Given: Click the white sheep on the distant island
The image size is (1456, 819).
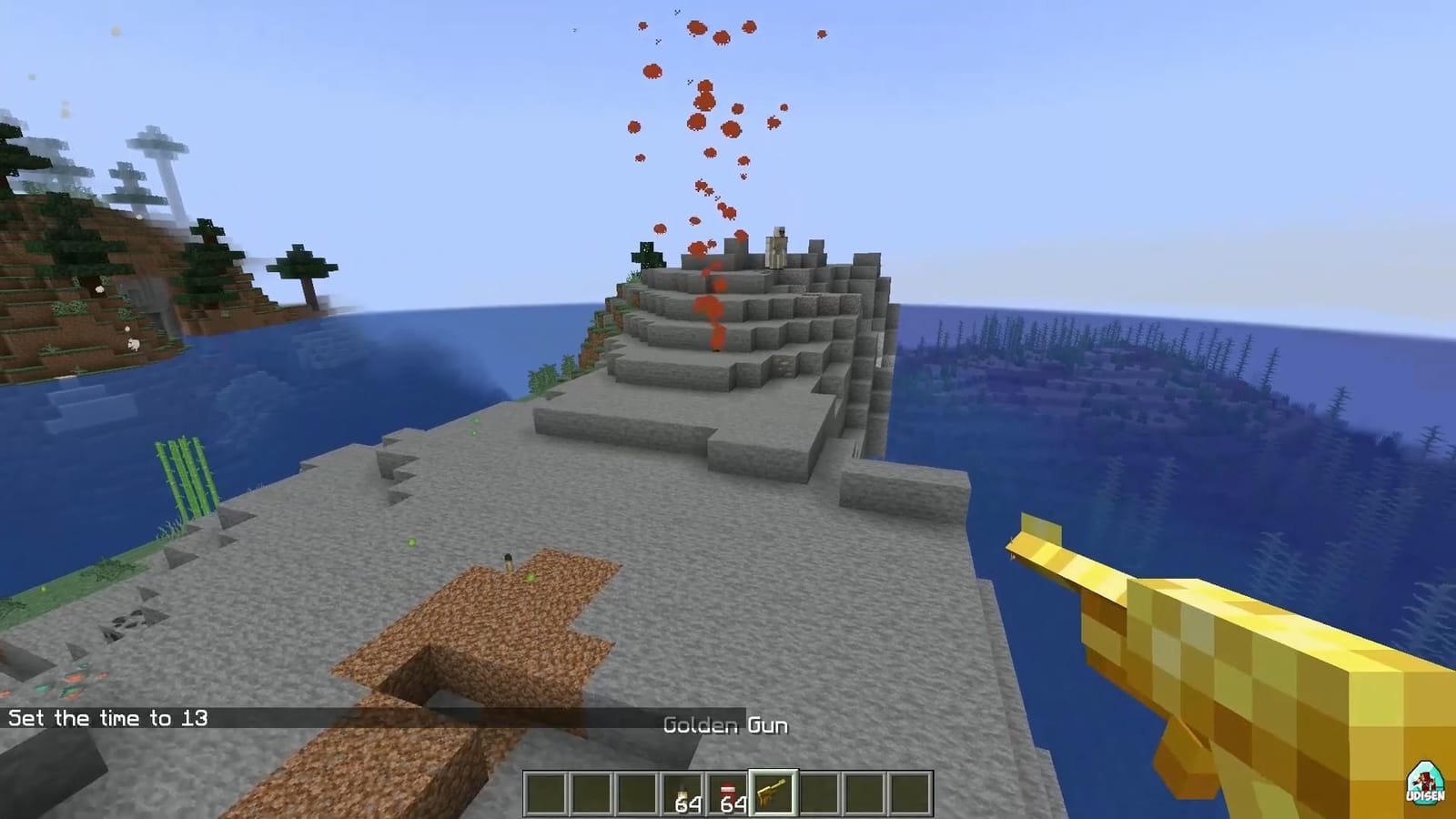Looking at the screenshot, I should tap(132, 343).
